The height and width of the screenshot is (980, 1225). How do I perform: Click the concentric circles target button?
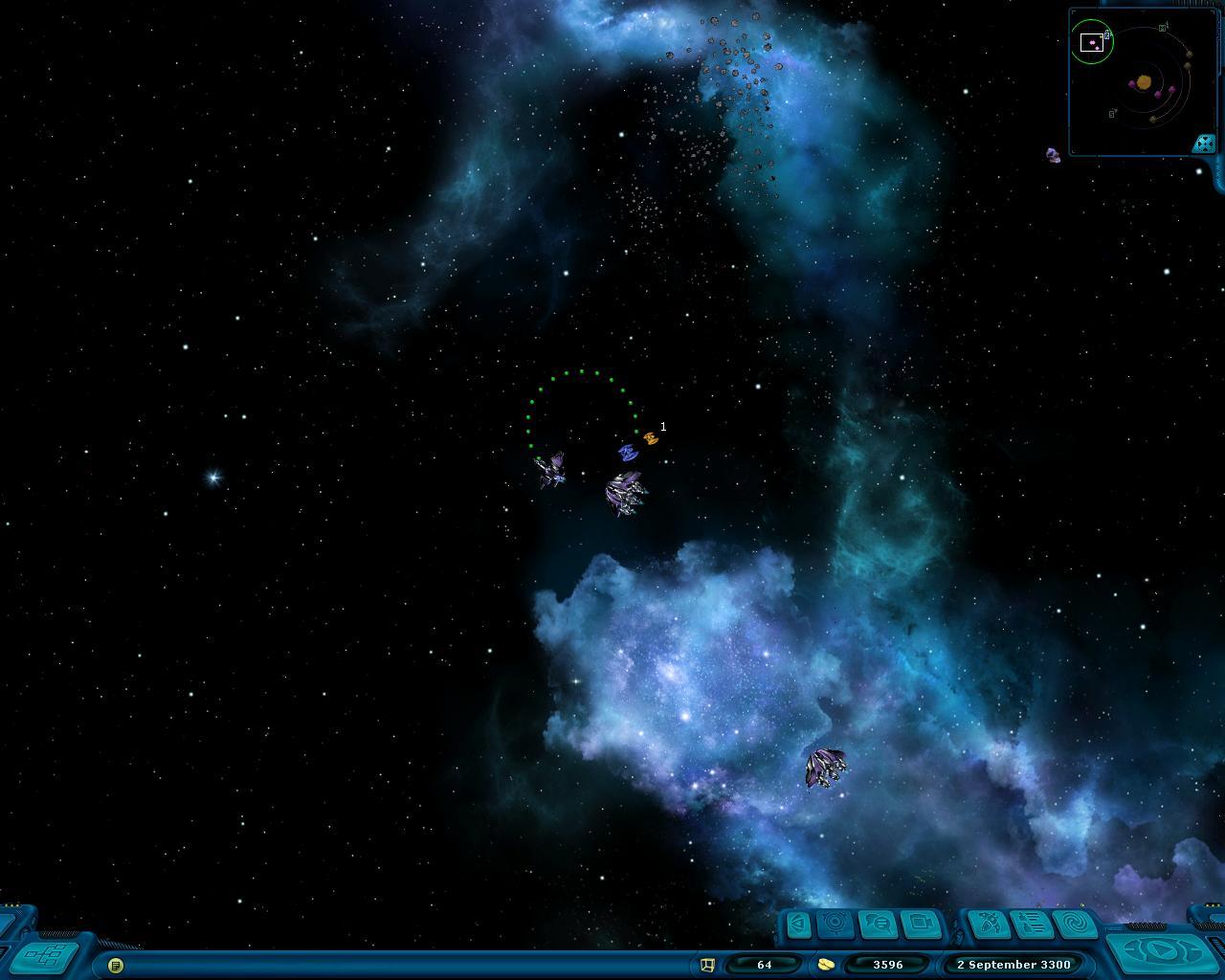coord(836,924)
